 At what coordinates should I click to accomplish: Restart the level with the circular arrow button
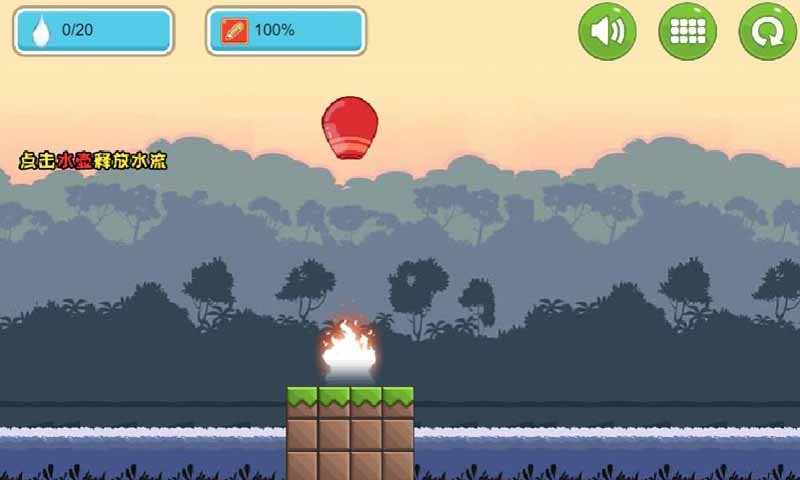coord(767,31)
